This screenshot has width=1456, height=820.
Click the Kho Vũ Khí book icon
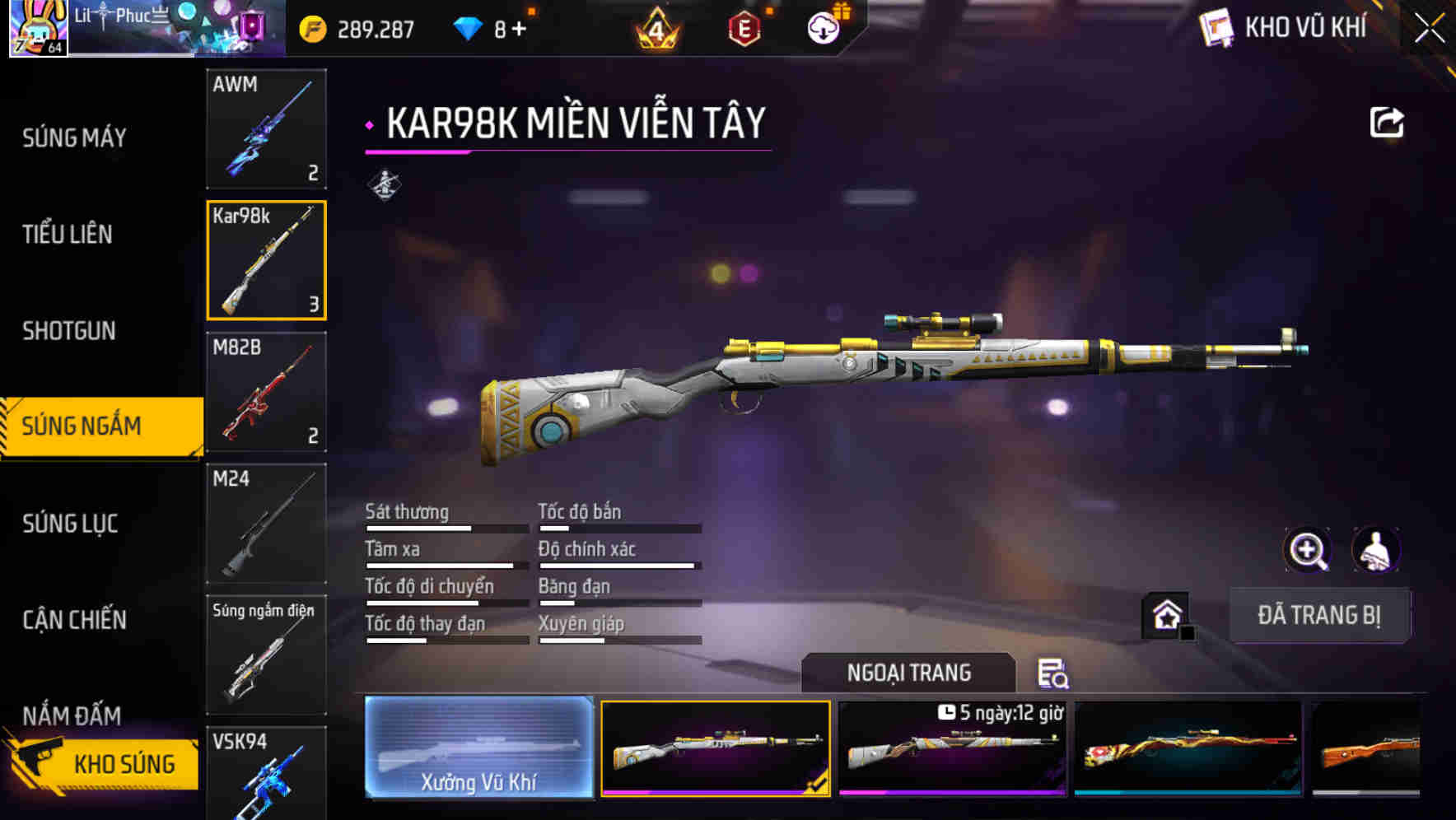(x=1214, y=26)
